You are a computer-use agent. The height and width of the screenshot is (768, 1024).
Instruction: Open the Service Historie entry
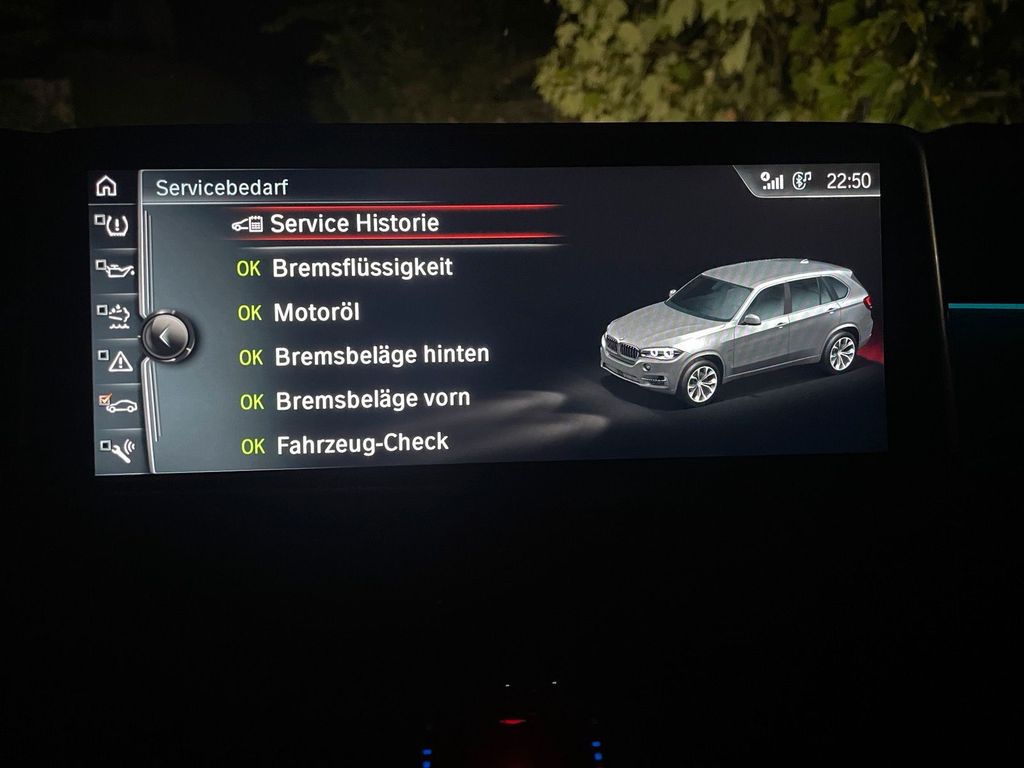[353, 223]
